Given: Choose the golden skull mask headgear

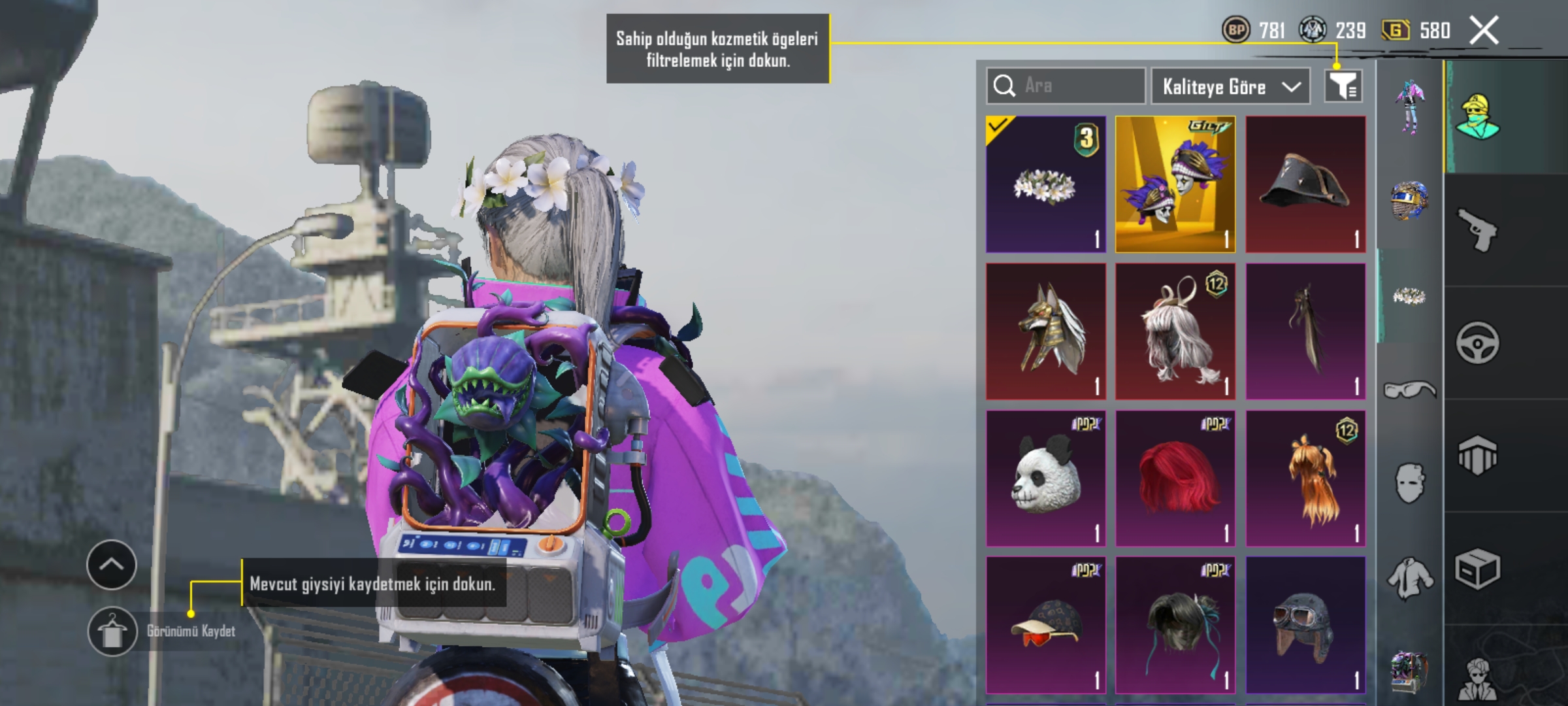Looking at the screenshot, I should click(x=1175, y=184).
